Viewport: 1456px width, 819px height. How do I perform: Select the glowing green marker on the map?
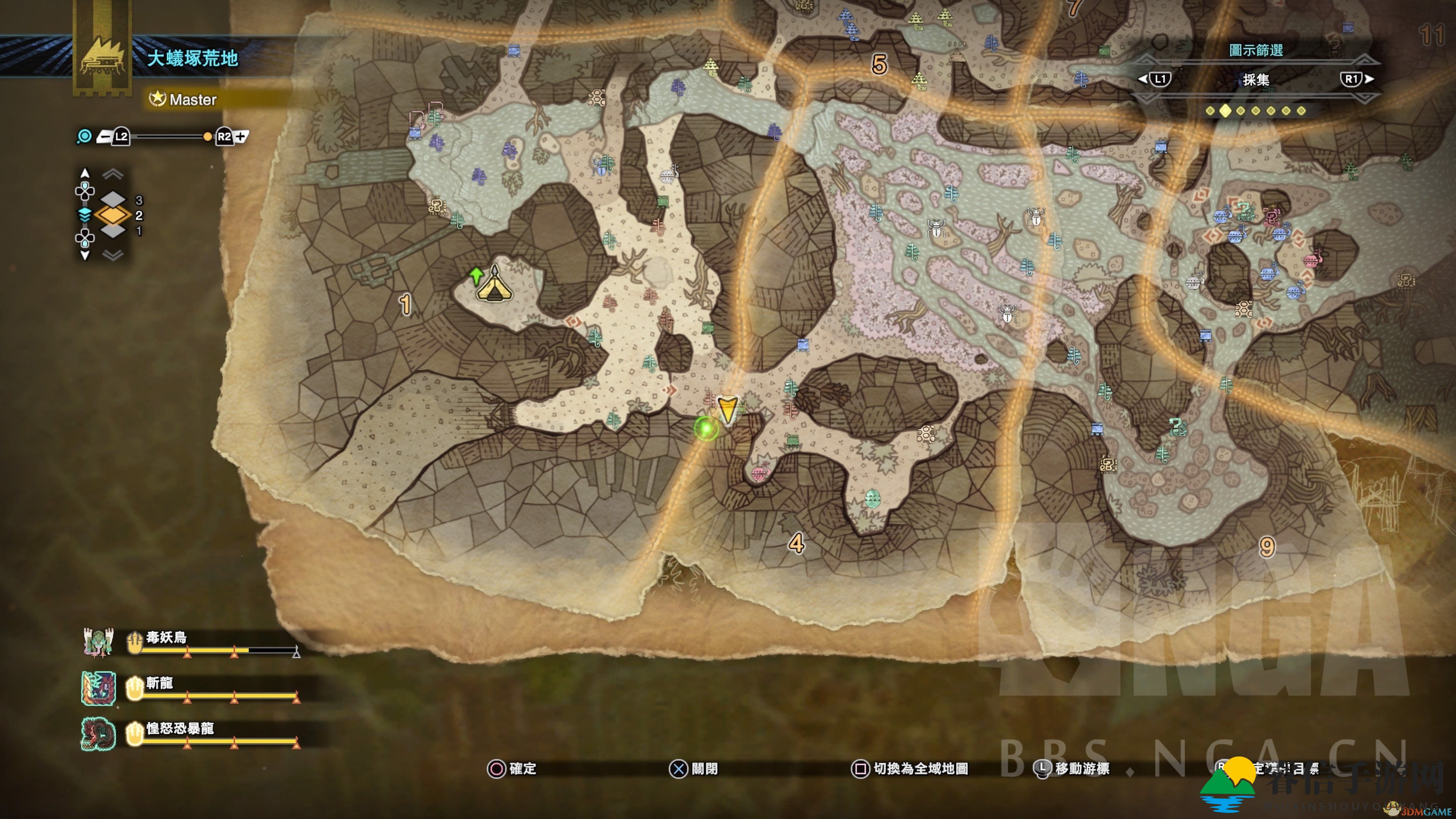(705, 428)
